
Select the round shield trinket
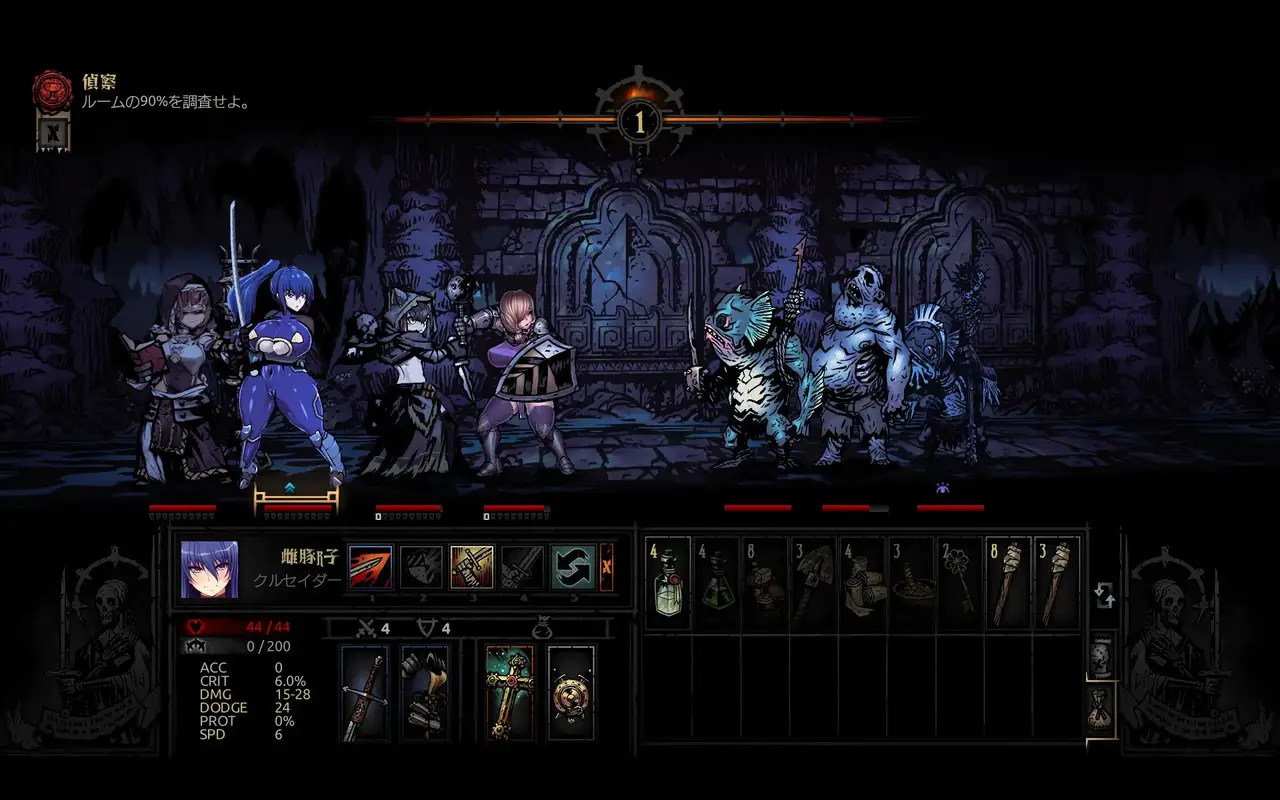pos(571,692)
